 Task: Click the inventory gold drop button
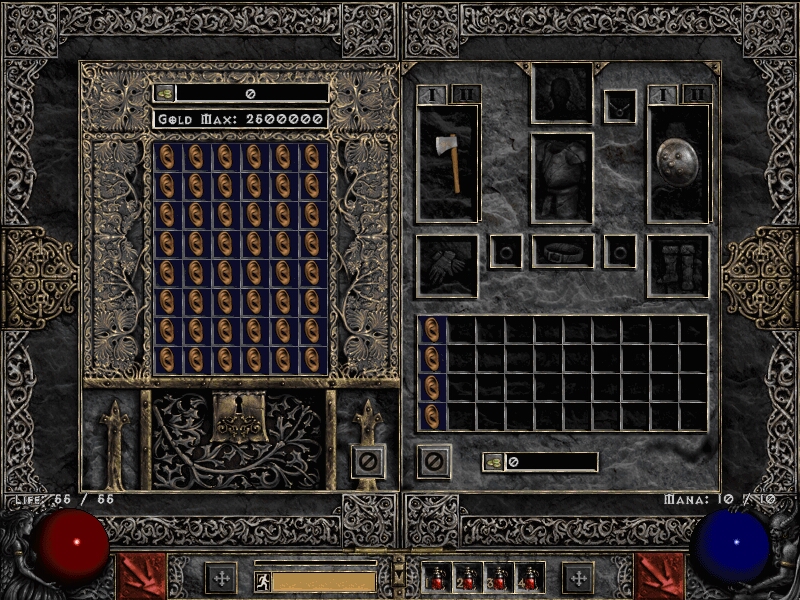coord(495,462)
